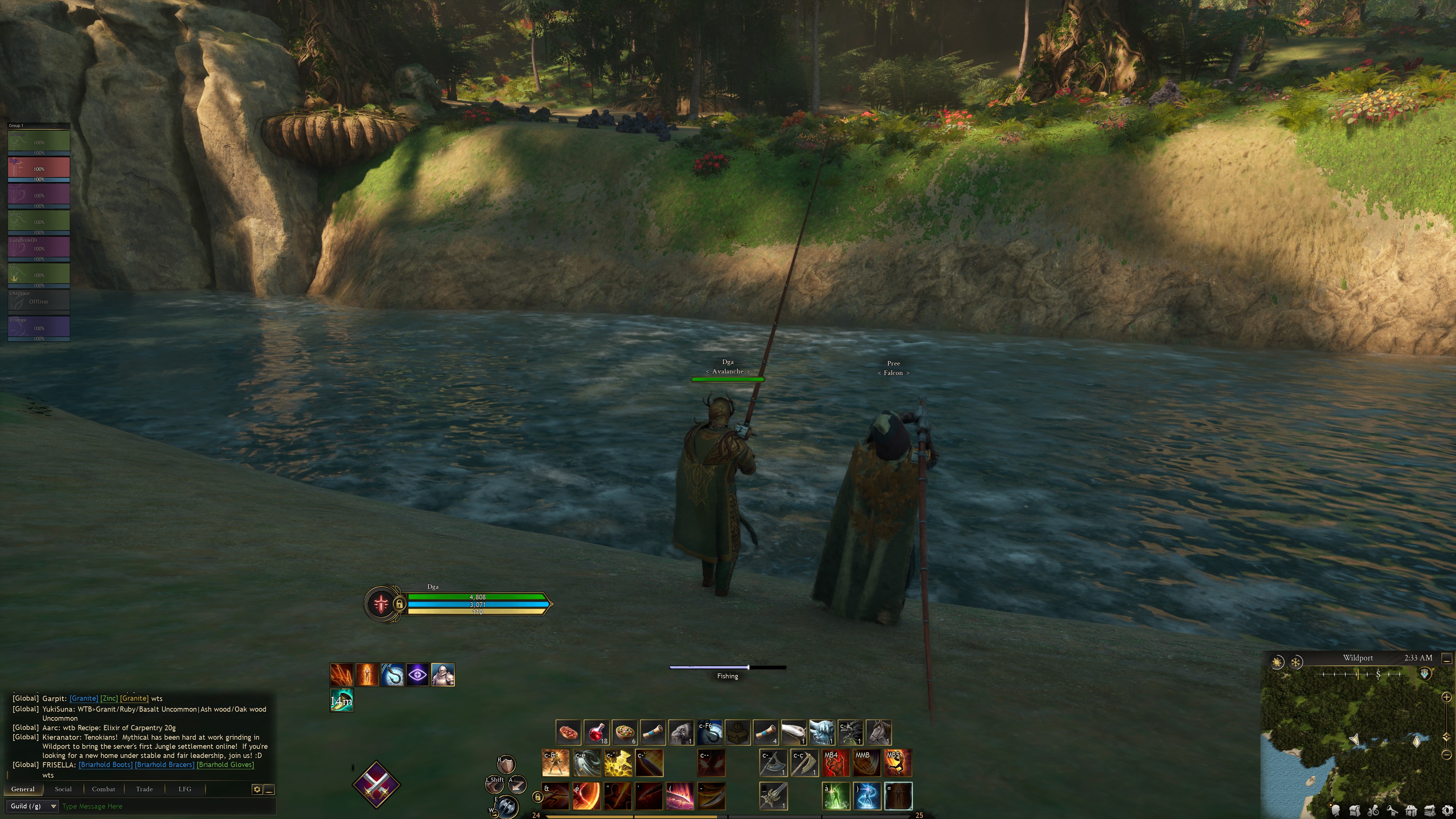Open the Guild chat channel dropdown
The width and height of the screenshot is (1456, 819).
pyautogui.click(x=33, y=806)
